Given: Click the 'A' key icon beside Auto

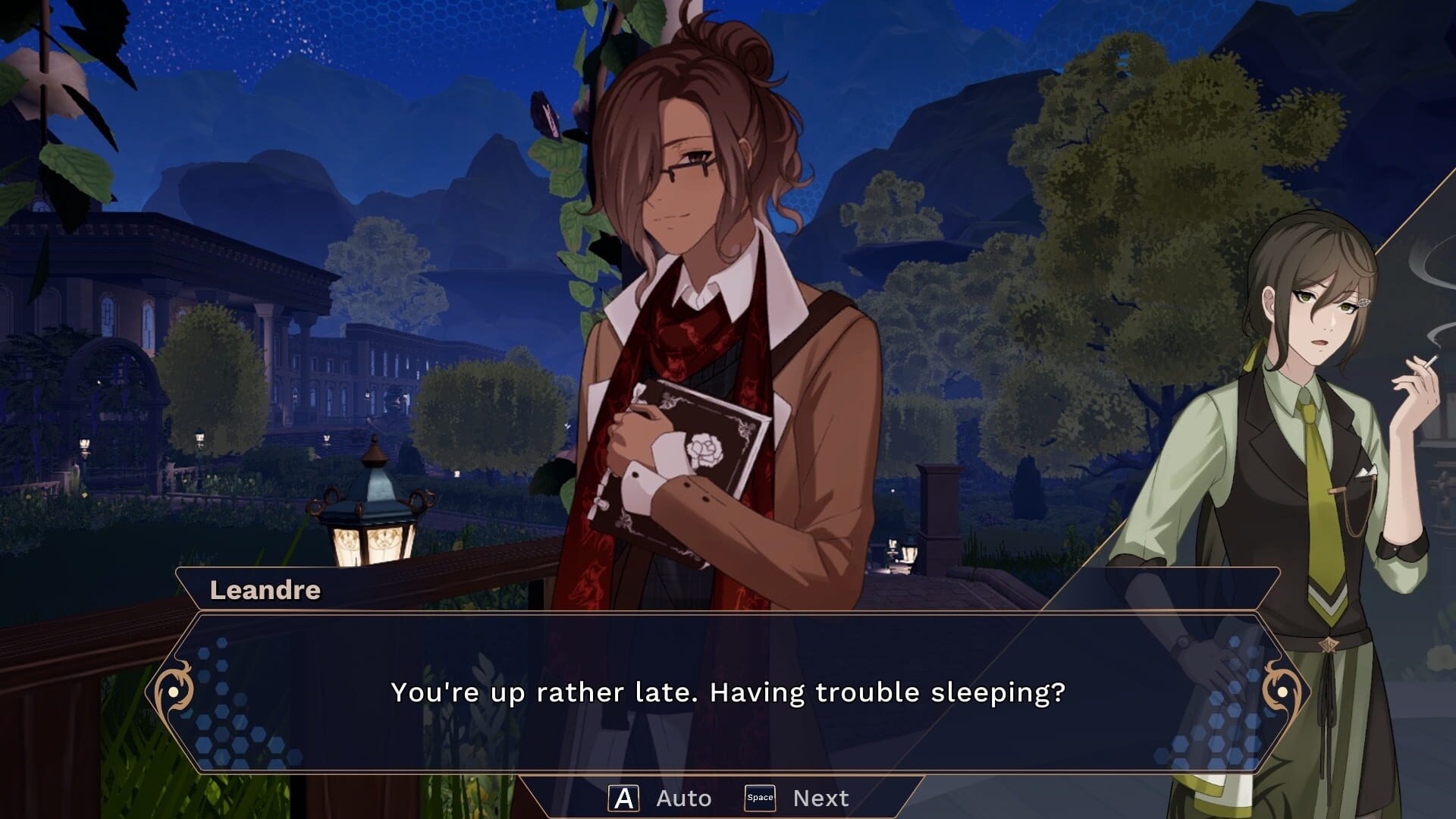Looking at the screenshot, I should (623, 797).
